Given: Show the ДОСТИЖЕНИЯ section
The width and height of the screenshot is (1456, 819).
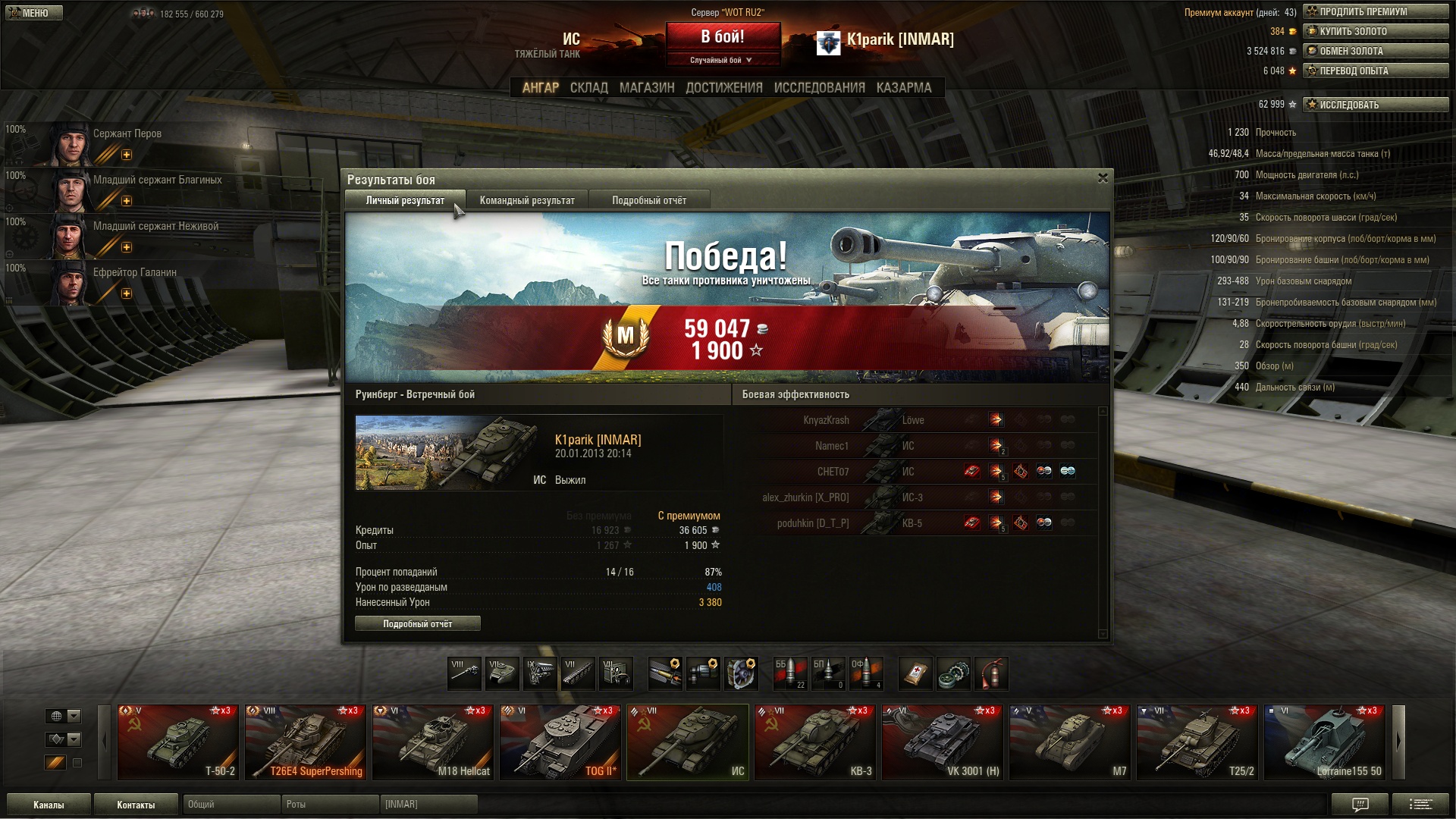Looking at the screenshot, I should [723, 88].
